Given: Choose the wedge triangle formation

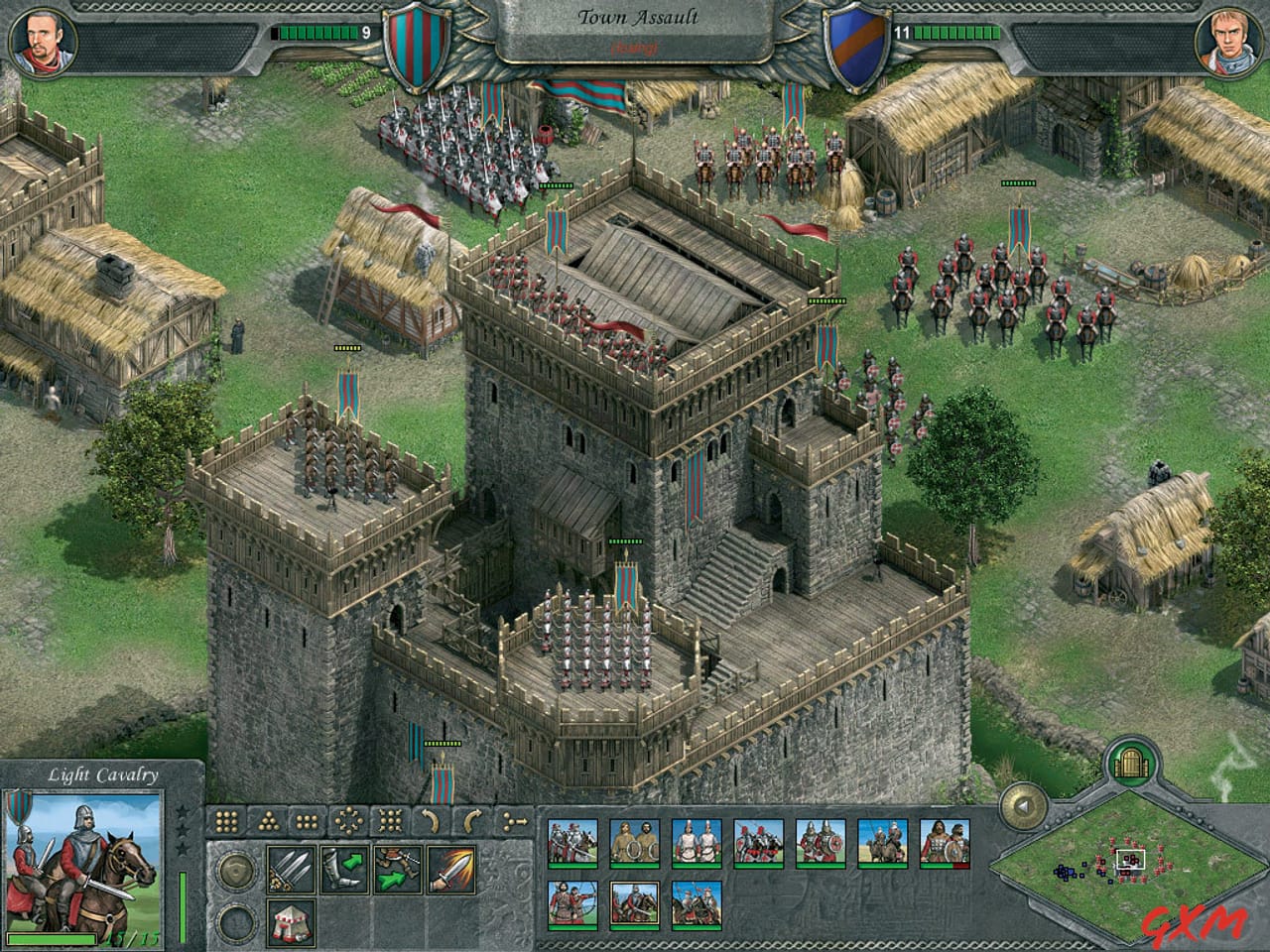Looking at the screenshot, I should coord(267,820).
